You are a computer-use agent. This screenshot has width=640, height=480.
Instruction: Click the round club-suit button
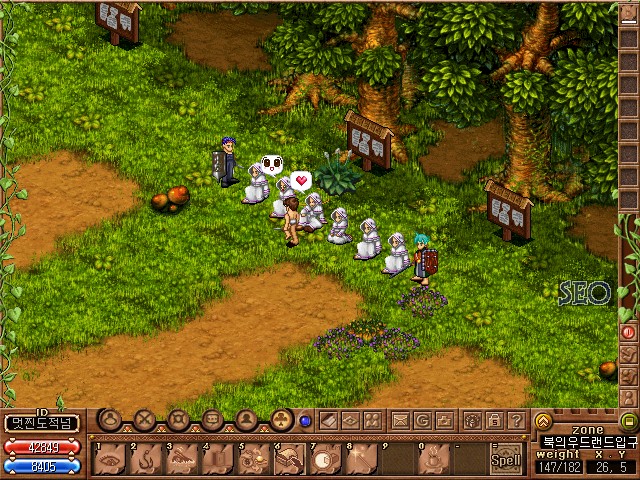tap(281, 420)
